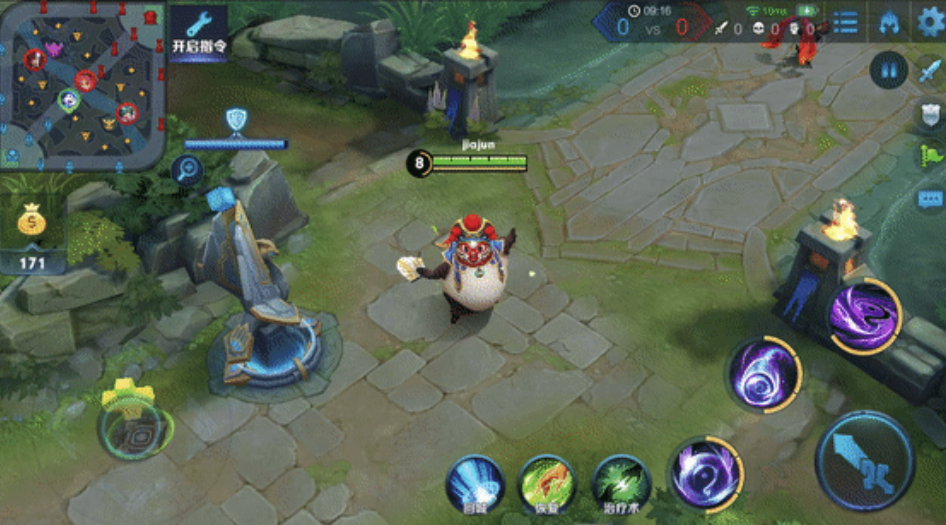Tap the 开启指令 wrench button
946x525 pixels.
tap(197, 32)
